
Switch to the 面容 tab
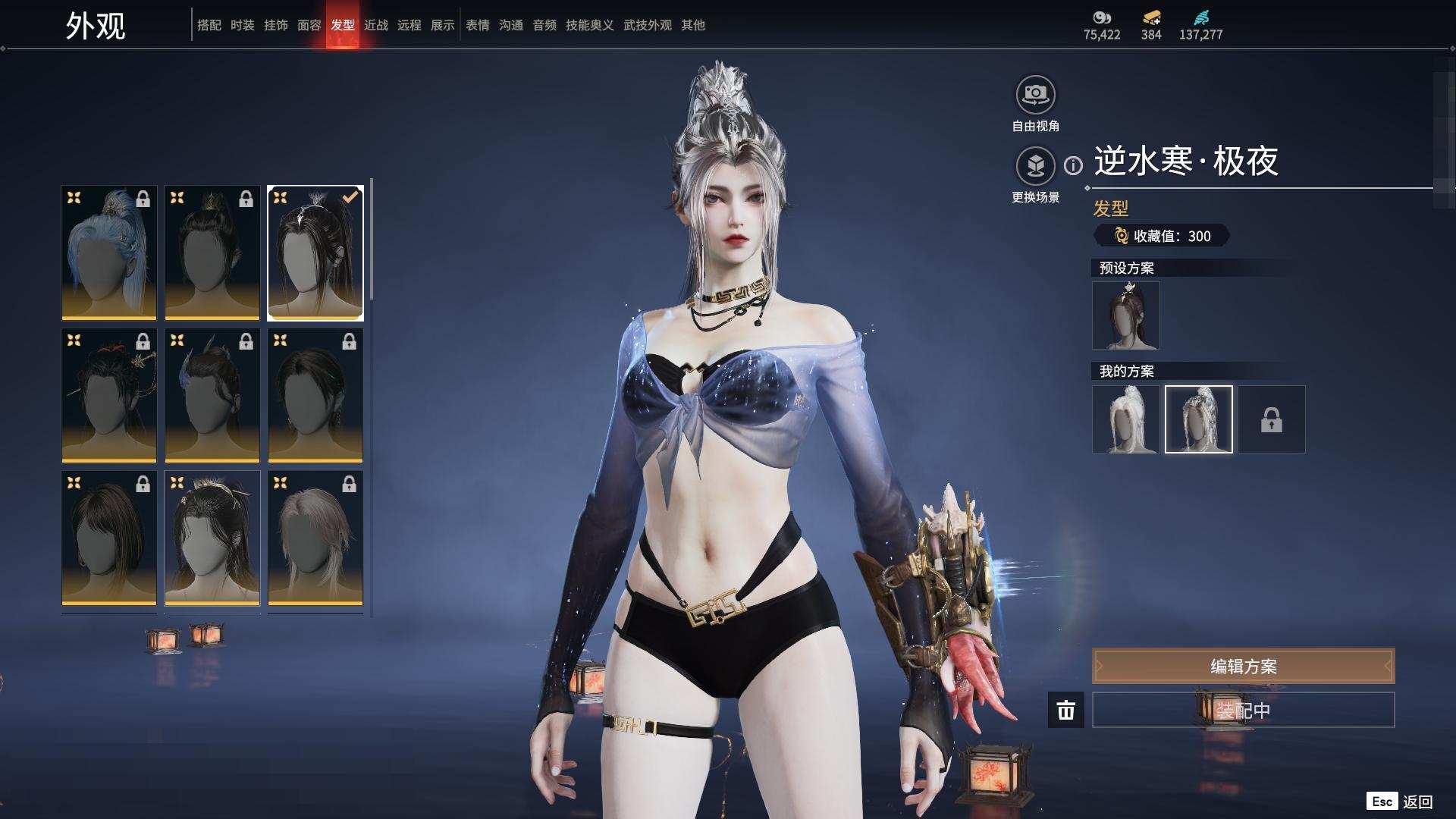(x=309, y=25)
